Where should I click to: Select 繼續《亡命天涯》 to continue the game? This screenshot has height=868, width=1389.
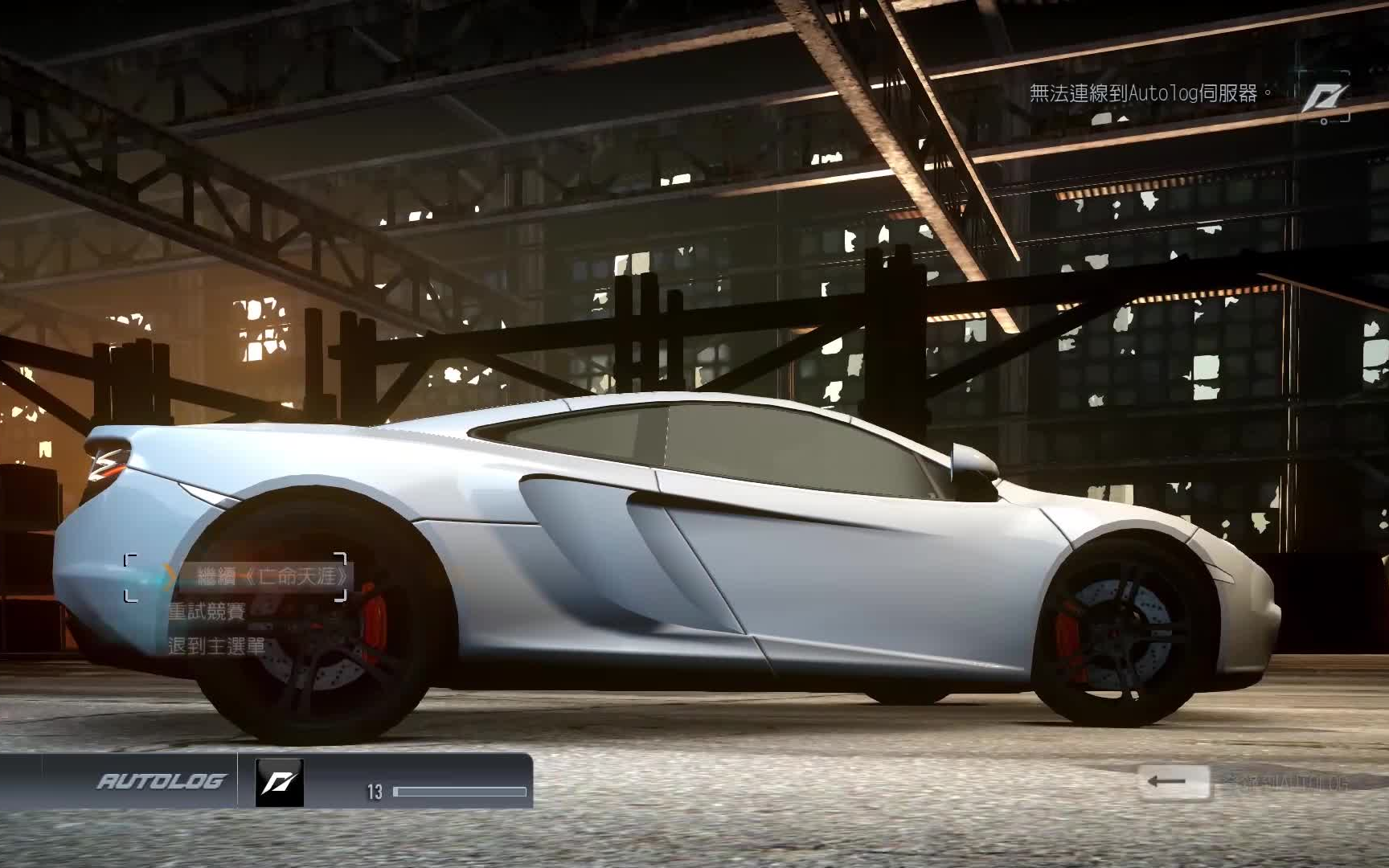(x=272, y=576)
